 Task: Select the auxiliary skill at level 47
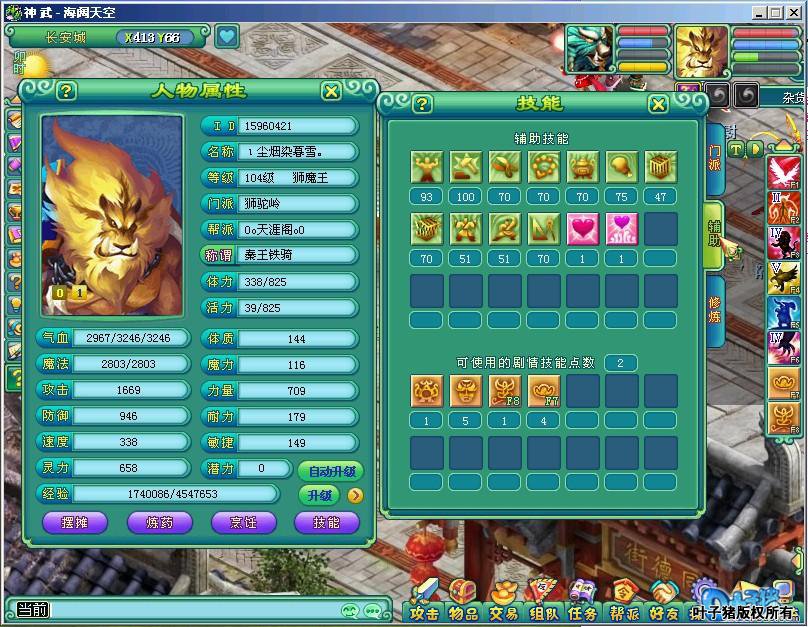660,167
